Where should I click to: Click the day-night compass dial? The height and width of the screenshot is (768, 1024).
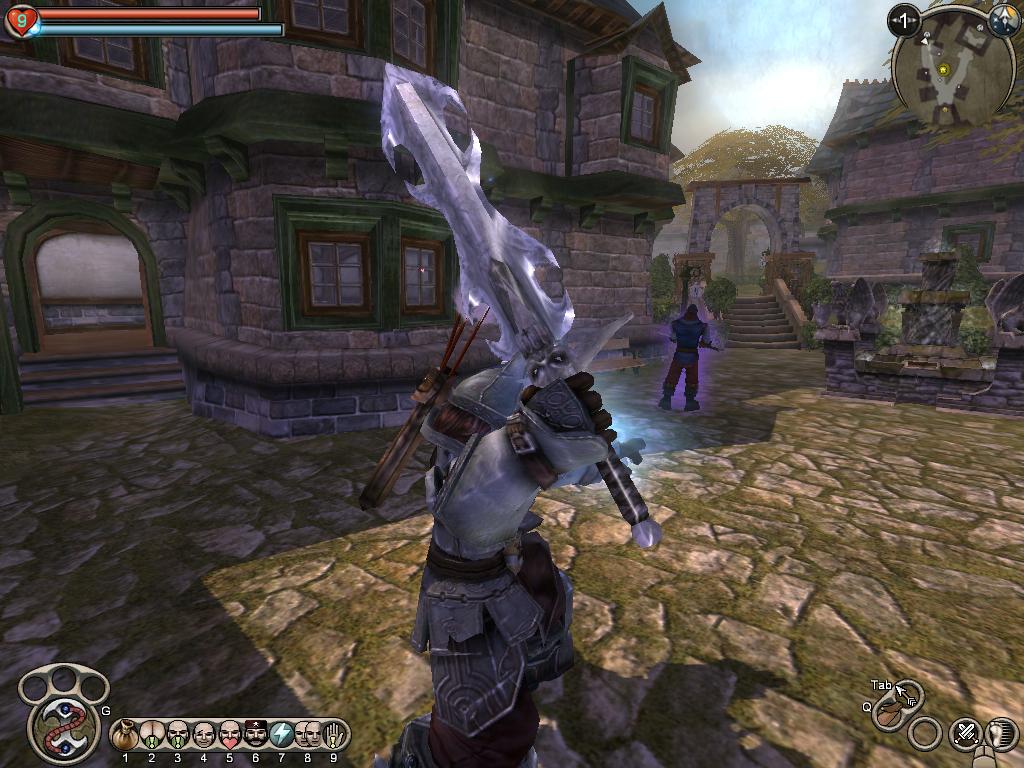pos(1003,18)
